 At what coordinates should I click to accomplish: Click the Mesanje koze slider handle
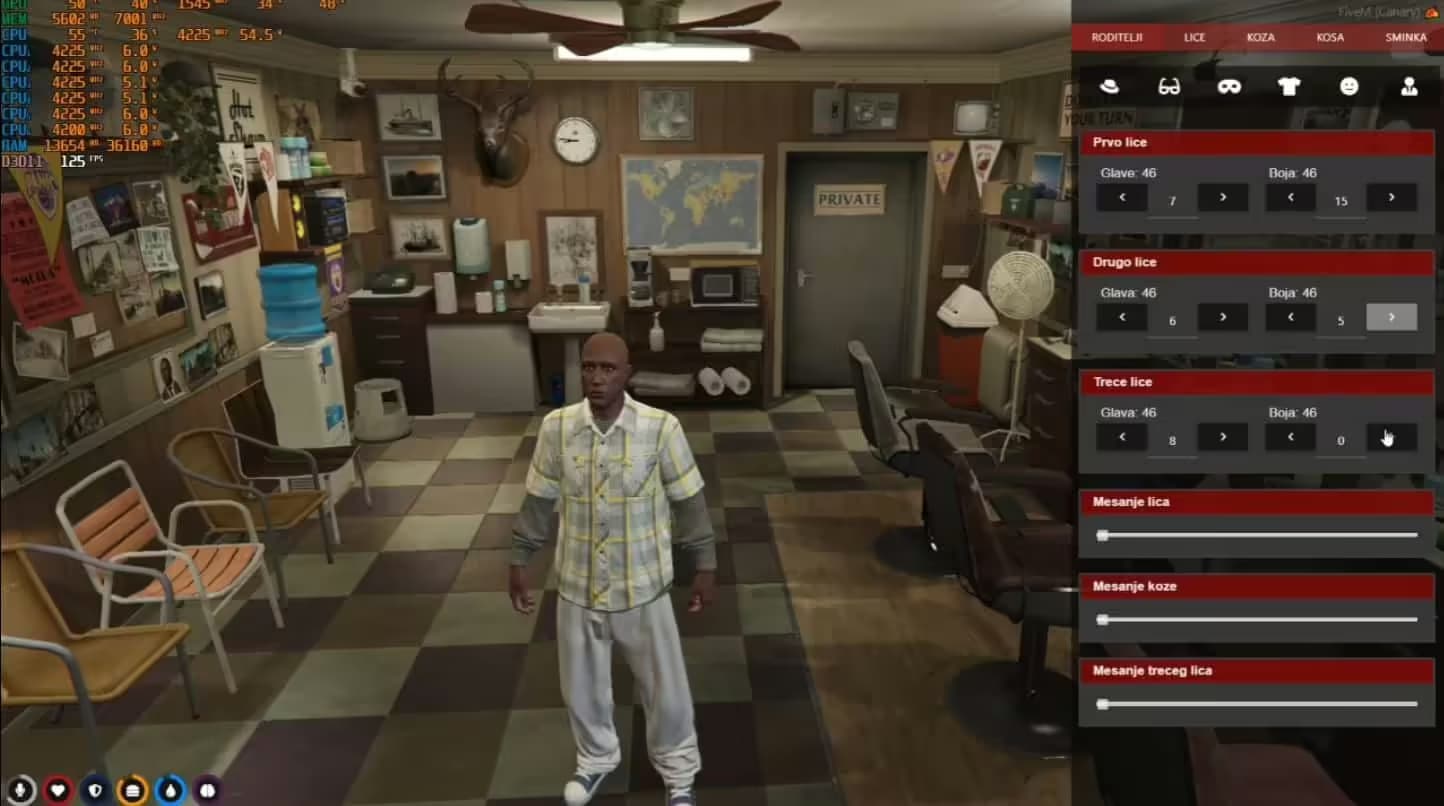1104,619
